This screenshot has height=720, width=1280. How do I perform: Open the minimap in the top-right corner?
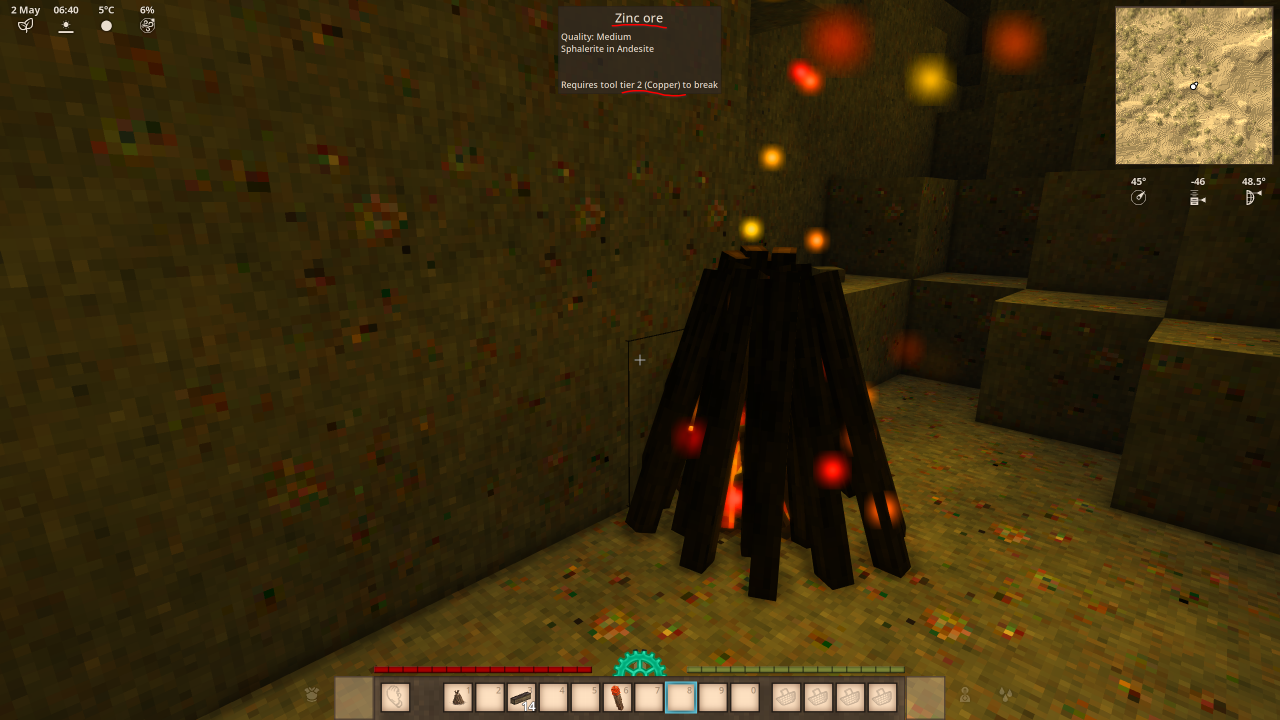[x=1193, y=85]
